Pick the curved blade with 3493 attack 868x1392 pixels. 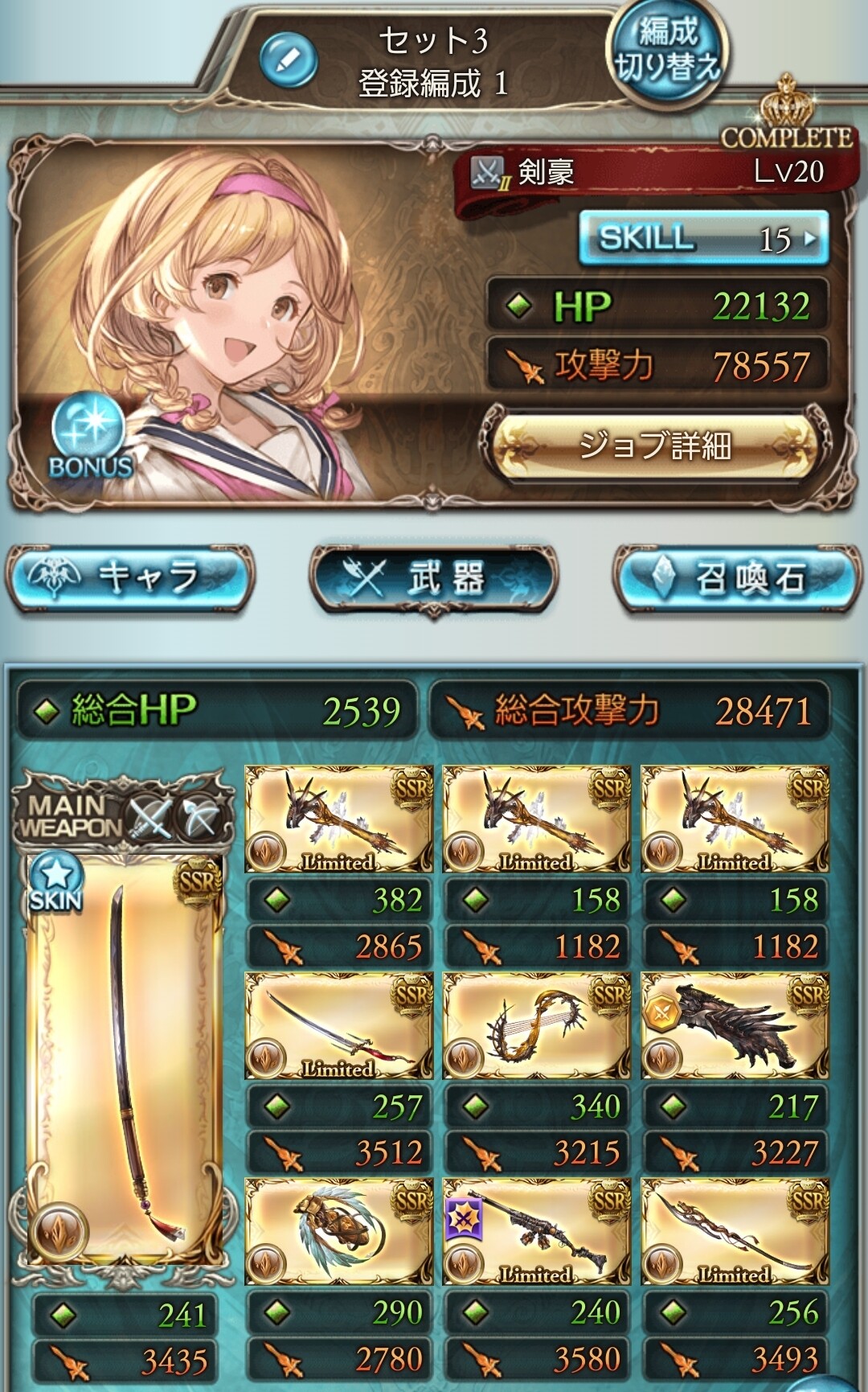click(735, 1232)
